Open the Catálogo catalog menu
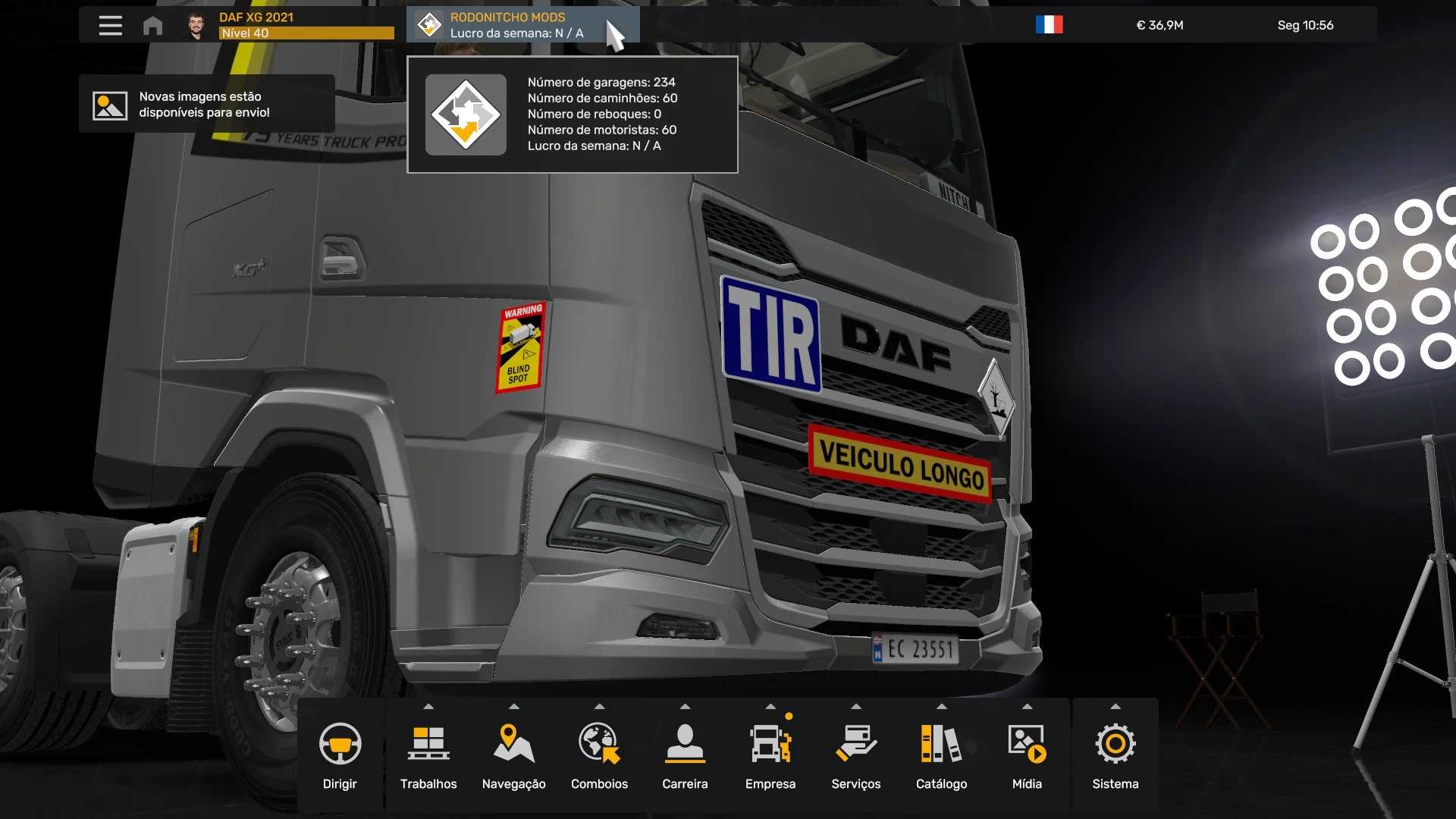 tap(941, 755)
